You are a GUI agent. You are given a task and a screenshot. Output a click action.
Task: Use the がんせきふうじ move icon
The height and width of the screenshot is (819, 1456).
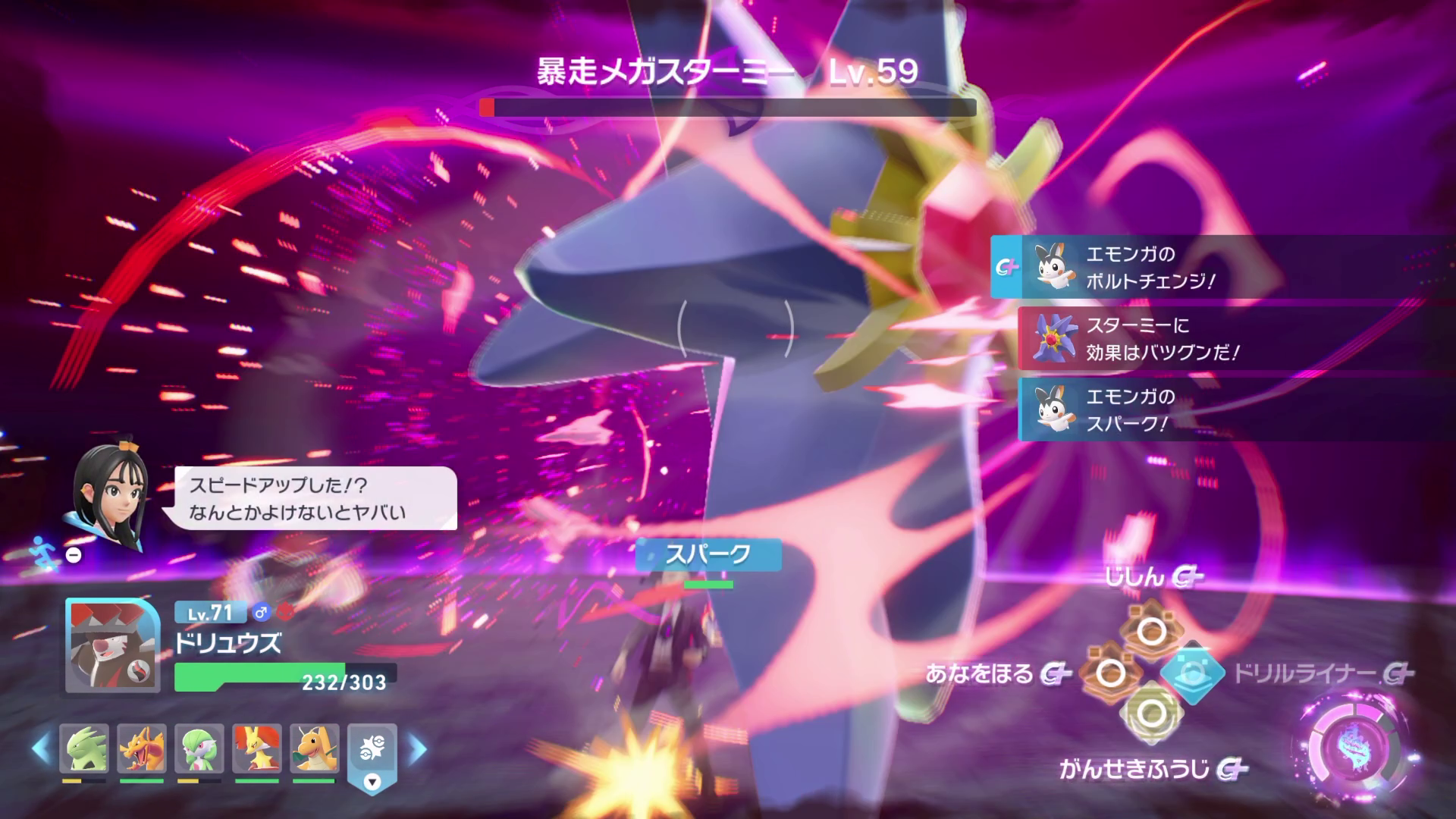pyautogui.click(x=1150, y=713)
